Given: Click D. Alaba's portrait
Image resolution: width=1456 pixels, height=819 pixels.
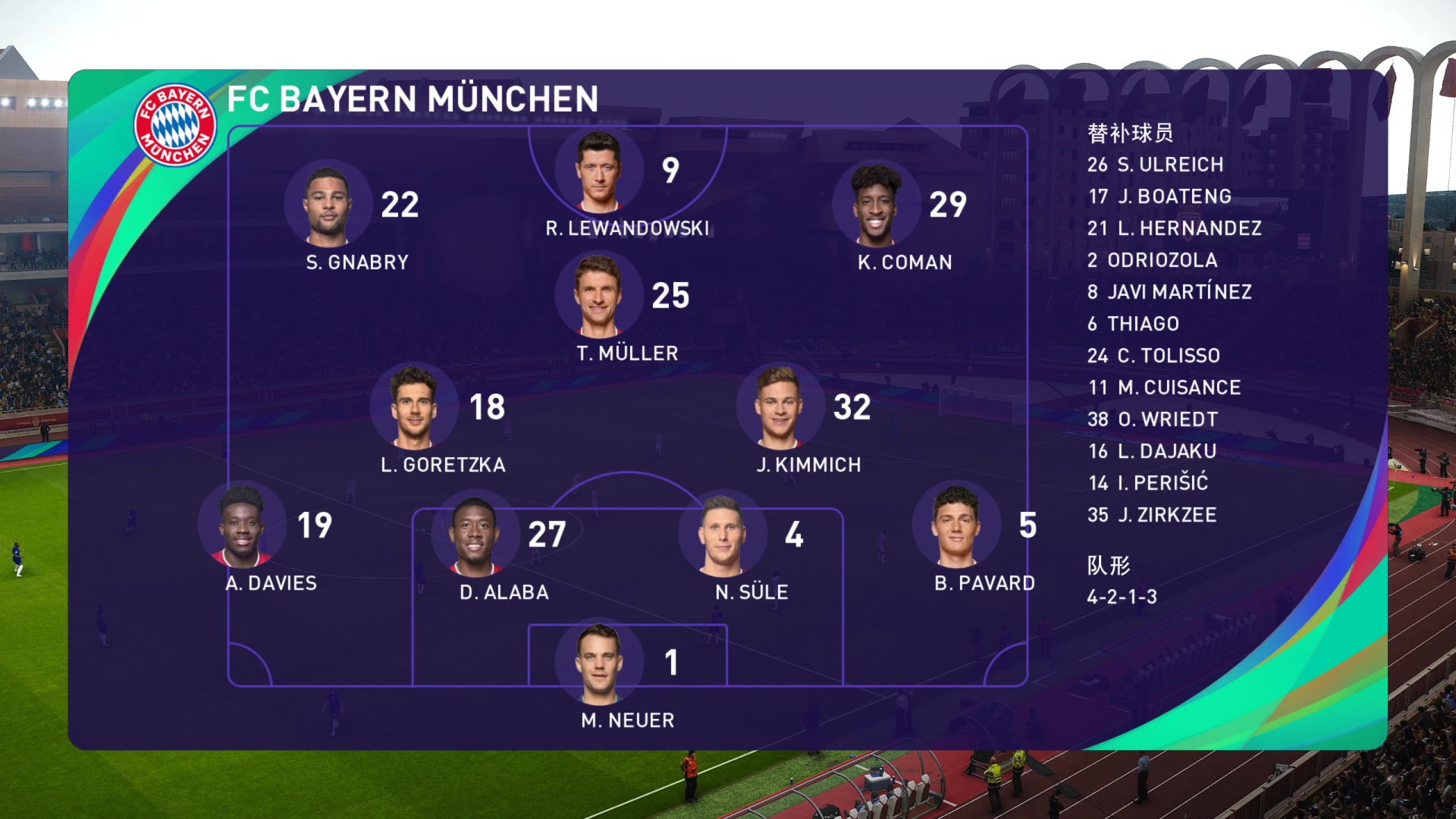Looking at the screenshot, I should (475, 535).
